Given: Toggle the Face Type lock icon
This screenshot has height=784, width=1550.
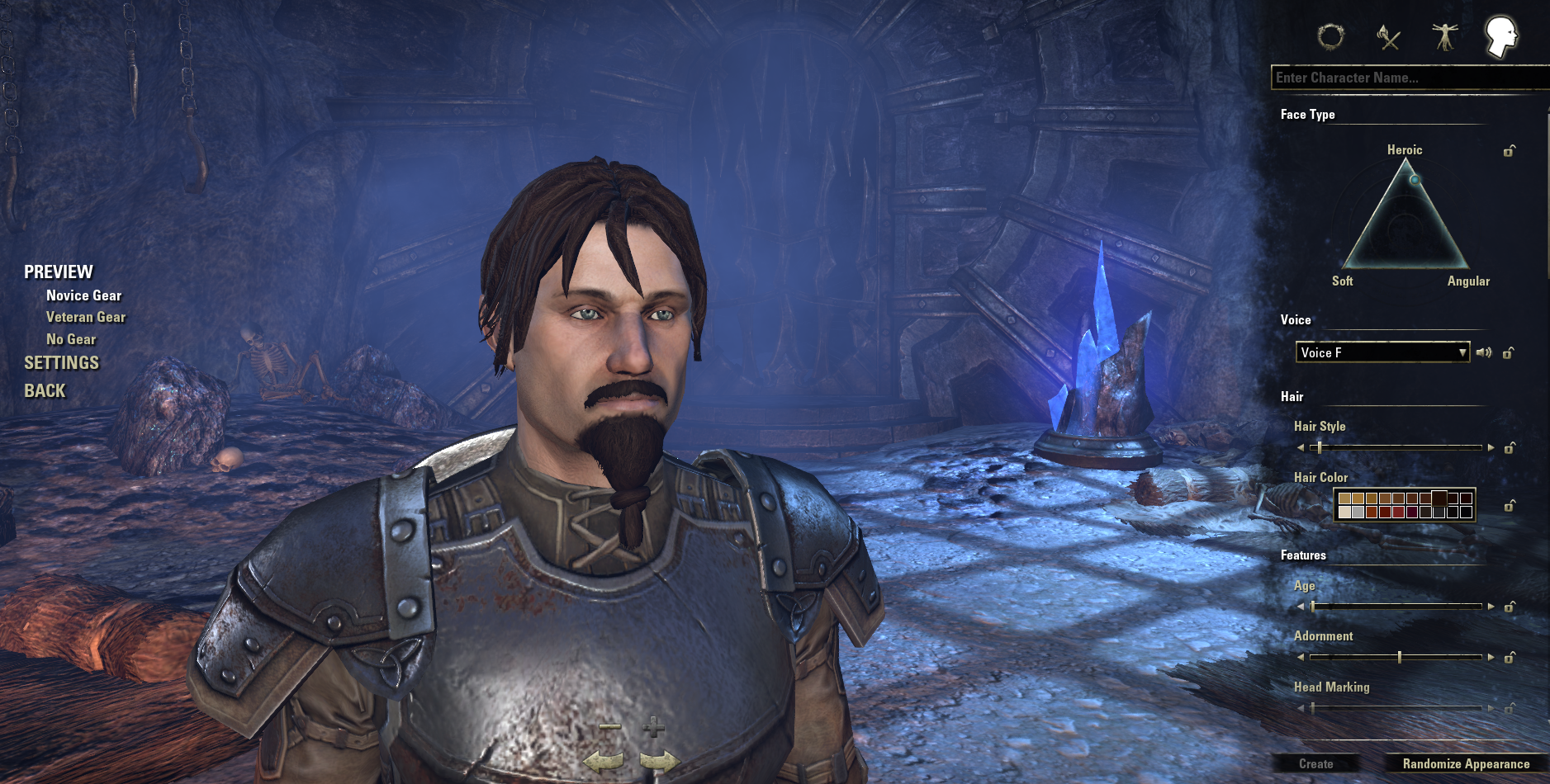Looking at the screenshot, I should 1509,151.
